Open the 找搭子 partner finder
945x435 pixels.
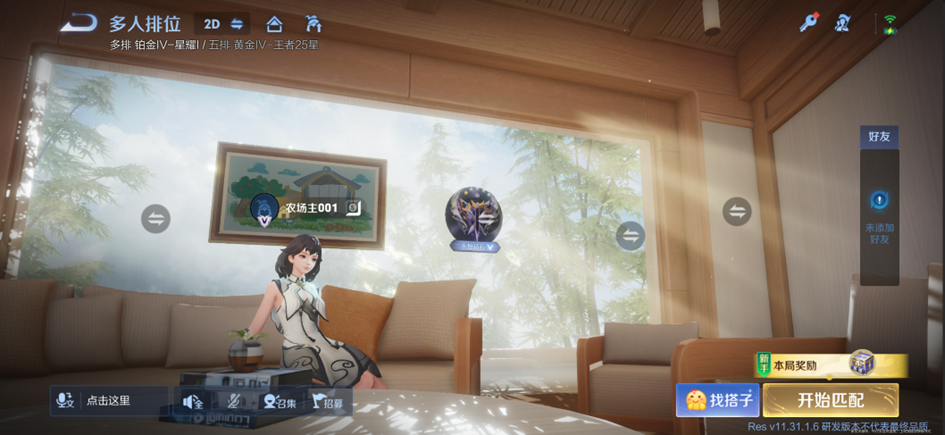(718, 400)
